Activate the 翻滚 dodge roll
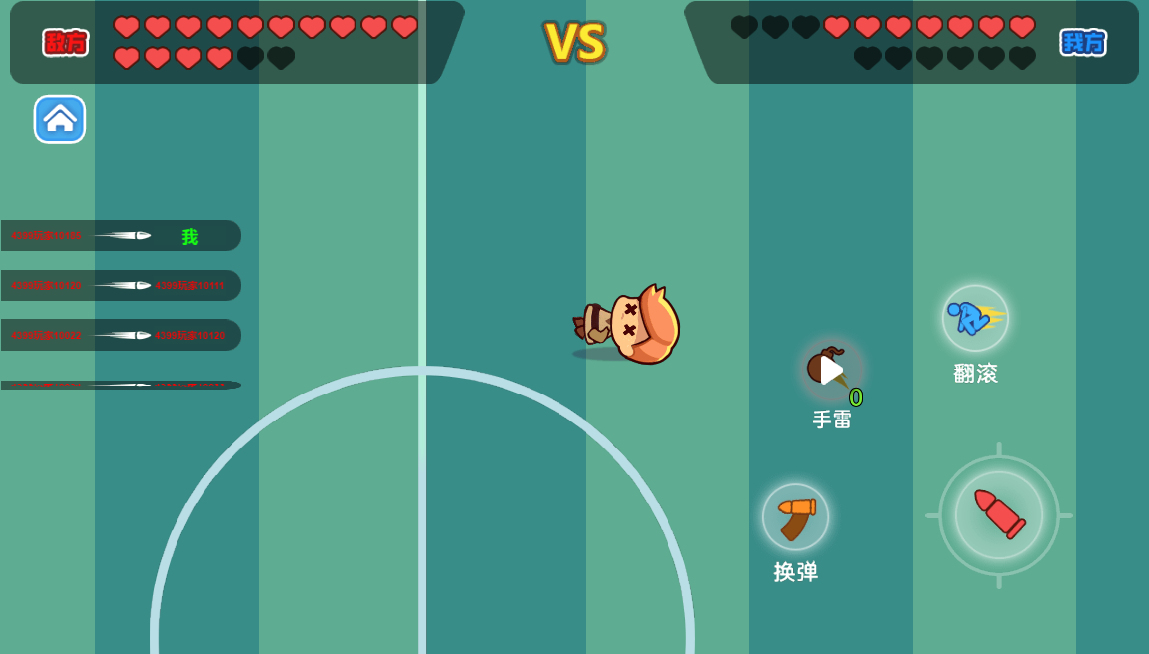The height and width of the screenshot is (654, 1149). pos(975,318)
